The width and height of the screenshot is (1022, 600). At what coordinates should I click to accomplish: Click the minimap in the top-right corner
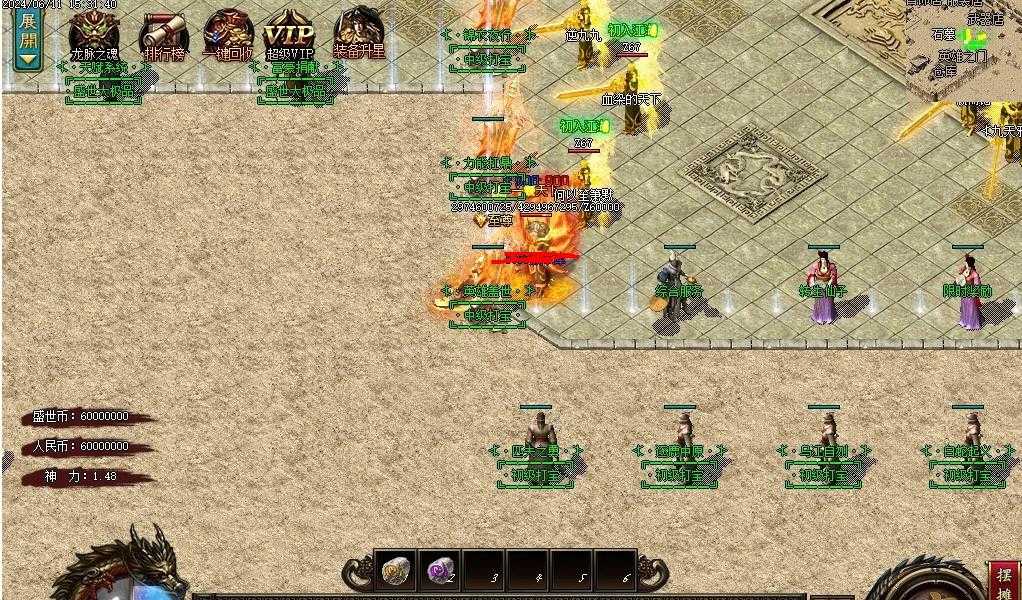962,45
